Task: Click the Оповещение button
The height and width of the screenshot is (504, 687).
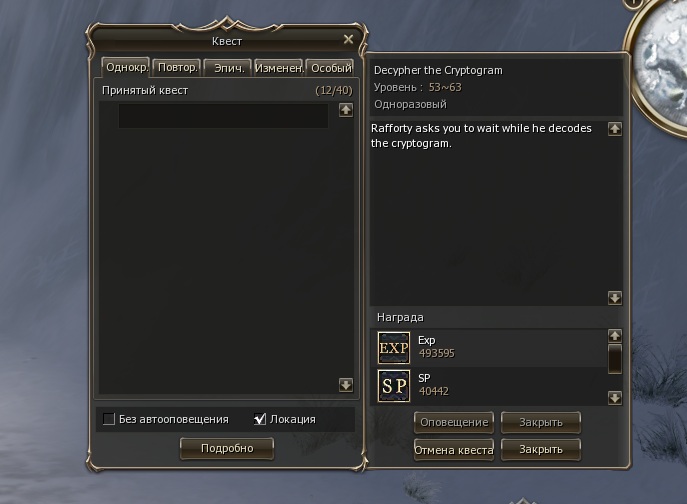Action: tap(454, 422)
